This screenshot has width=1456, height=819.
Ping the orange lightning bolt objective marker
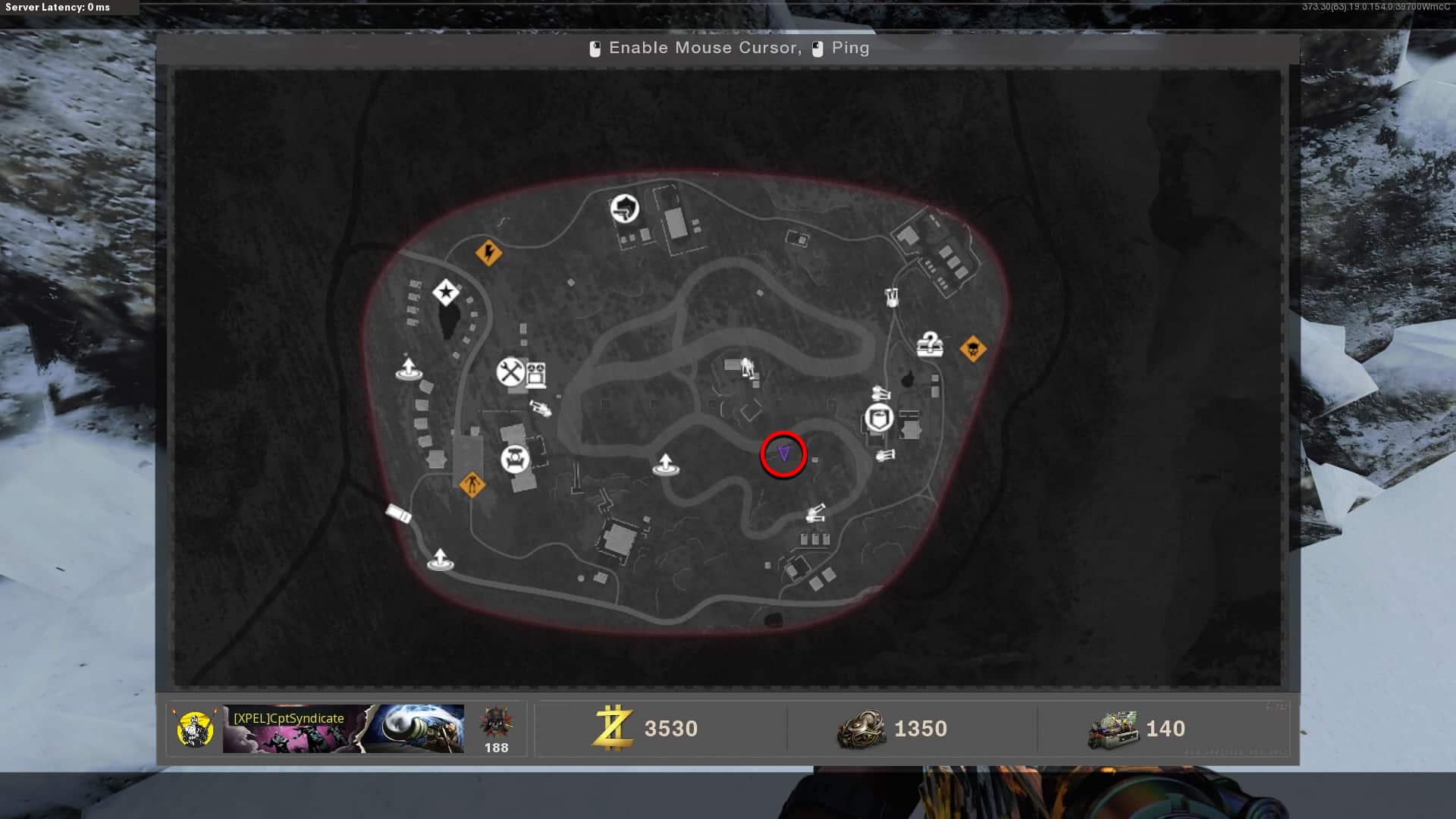click(488, 253)
